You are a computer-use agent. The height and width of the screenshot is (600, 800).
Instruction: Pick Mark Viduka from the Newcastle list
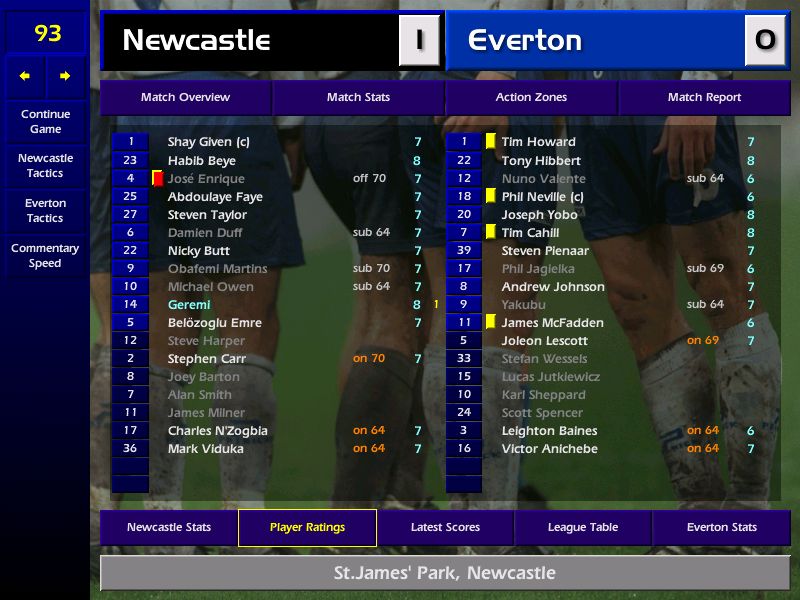coord(205,448)
